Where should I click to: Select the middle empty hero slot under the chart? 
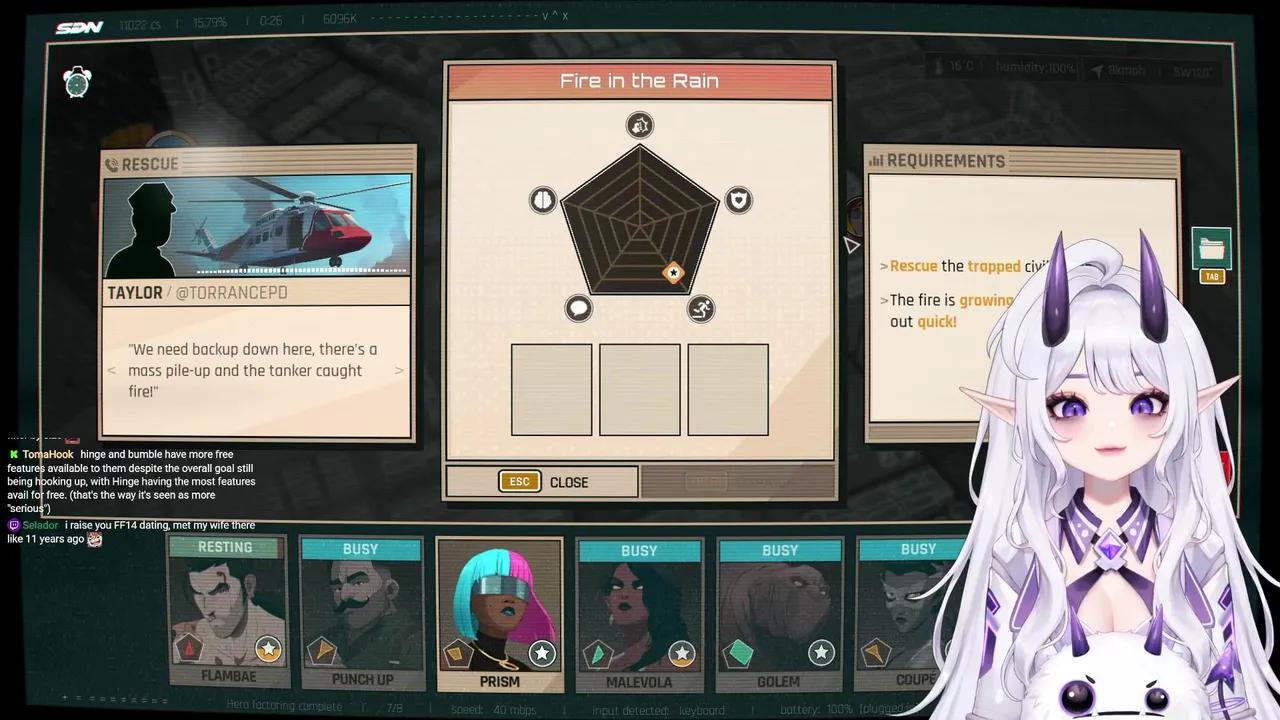pos(639,390)
